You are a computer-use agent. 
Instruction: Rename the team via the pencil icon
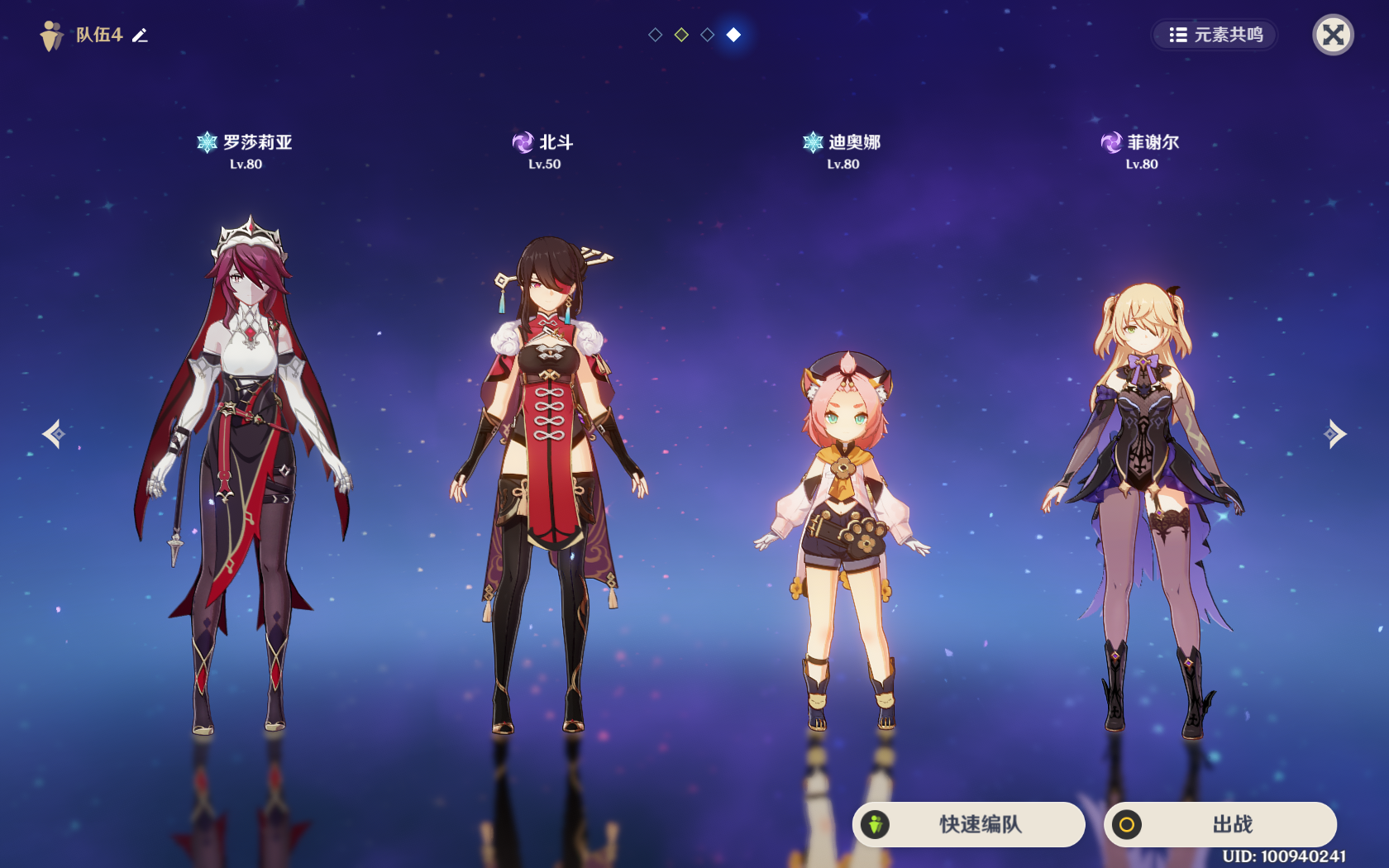click(141, 36)
